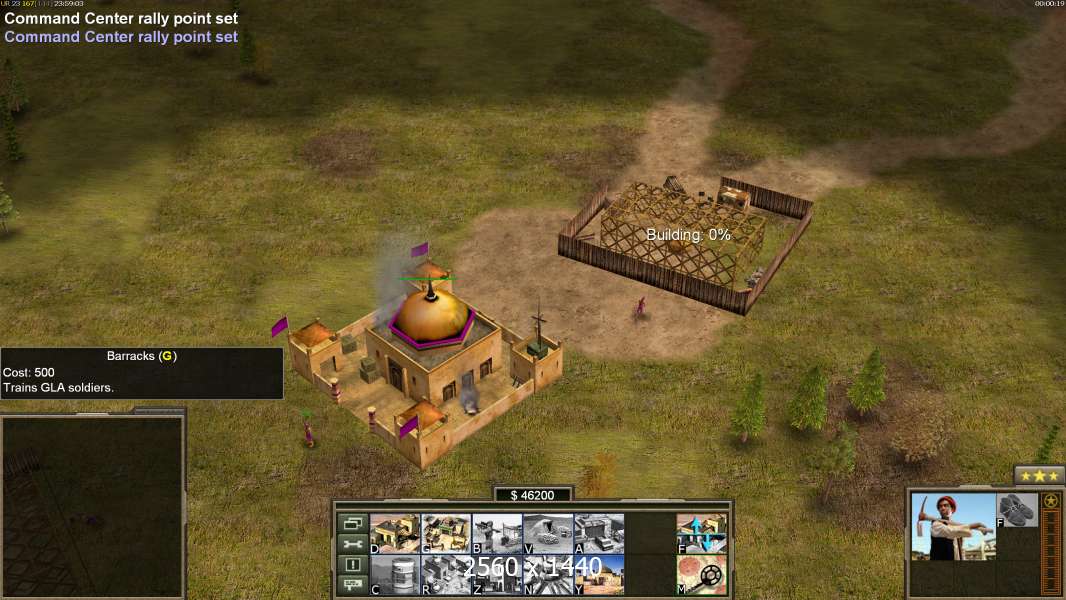Select the worker unit portrait
The image size is (1066, 600).
tap(954, 526)
